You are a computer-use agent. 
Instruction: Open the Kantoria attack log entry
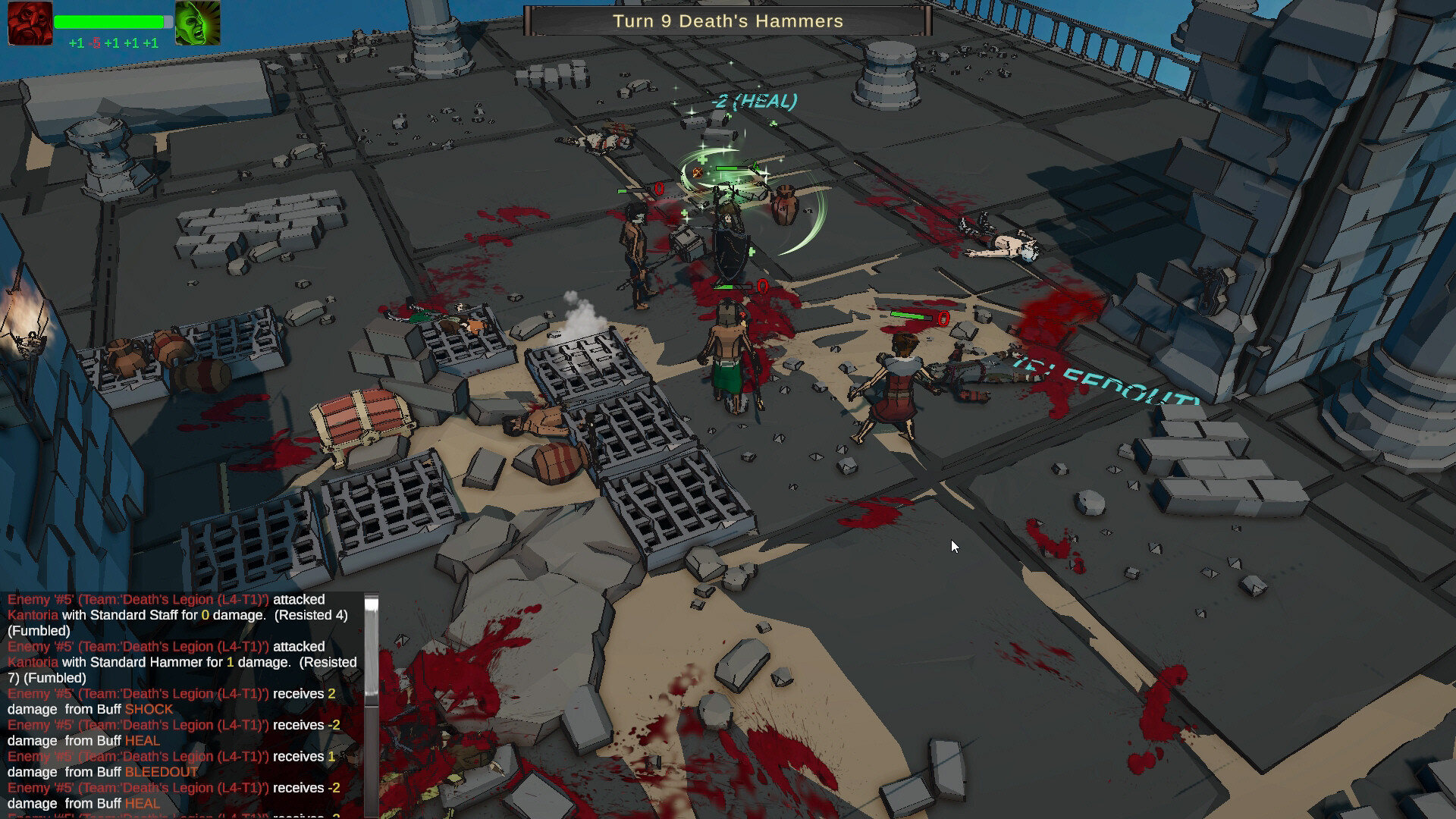[33, 615]
